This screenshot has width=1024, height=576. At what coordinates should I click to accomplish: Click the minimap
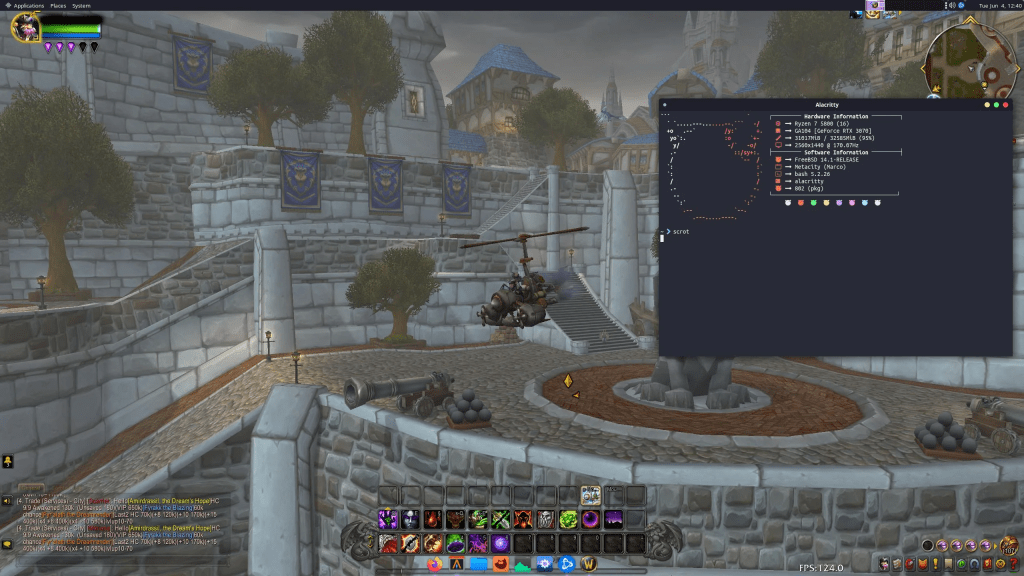click(964, 56)
